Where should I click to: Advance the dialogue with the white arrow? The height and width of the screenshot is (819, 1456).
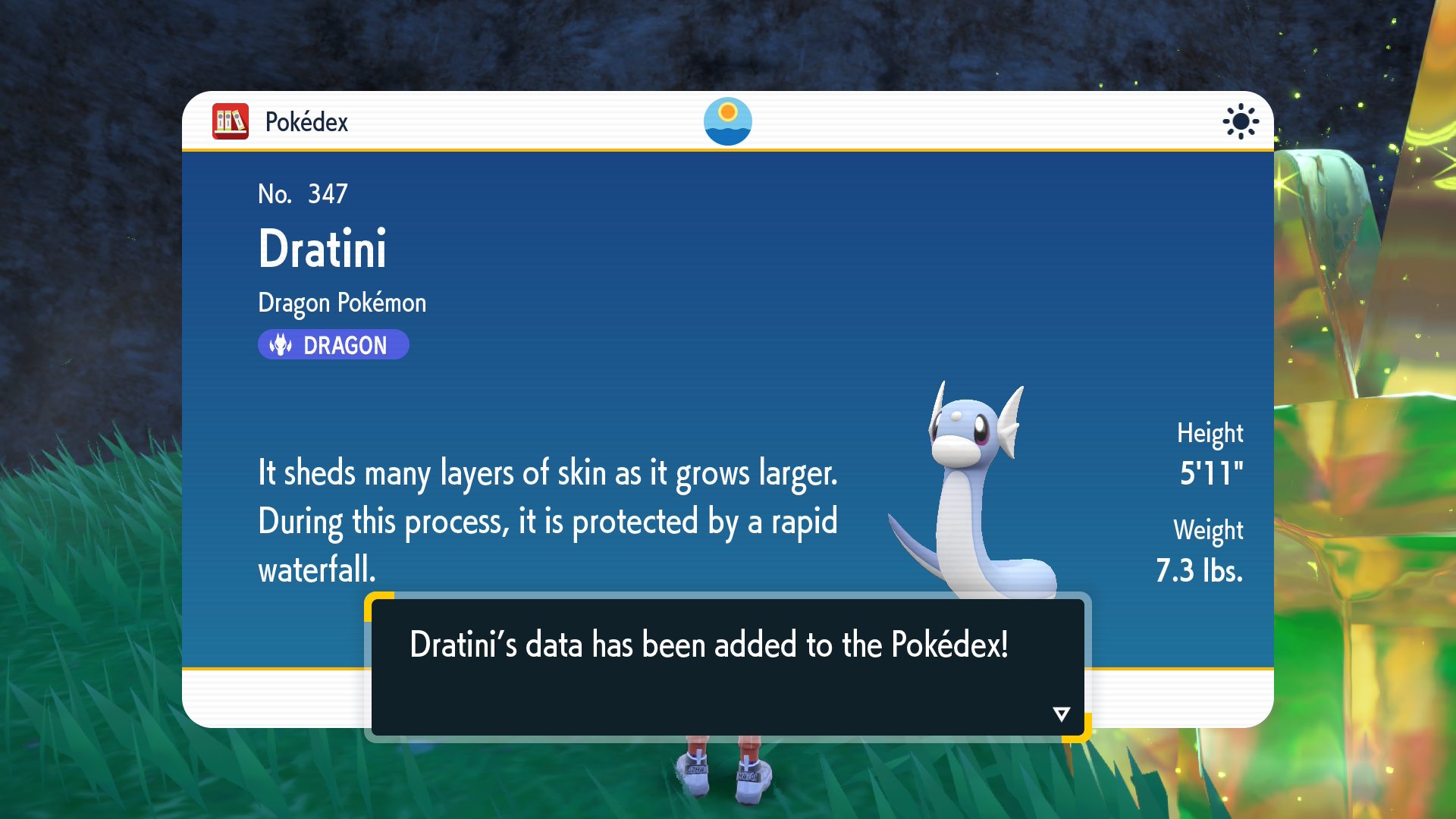coord(1061,714)
